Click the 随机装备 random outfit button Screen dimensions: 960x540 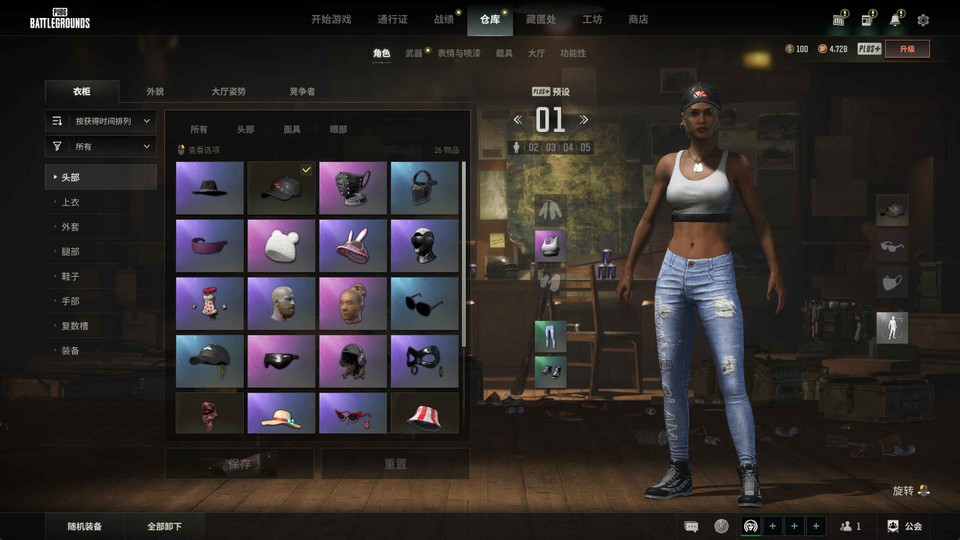[x=85, y=526]
